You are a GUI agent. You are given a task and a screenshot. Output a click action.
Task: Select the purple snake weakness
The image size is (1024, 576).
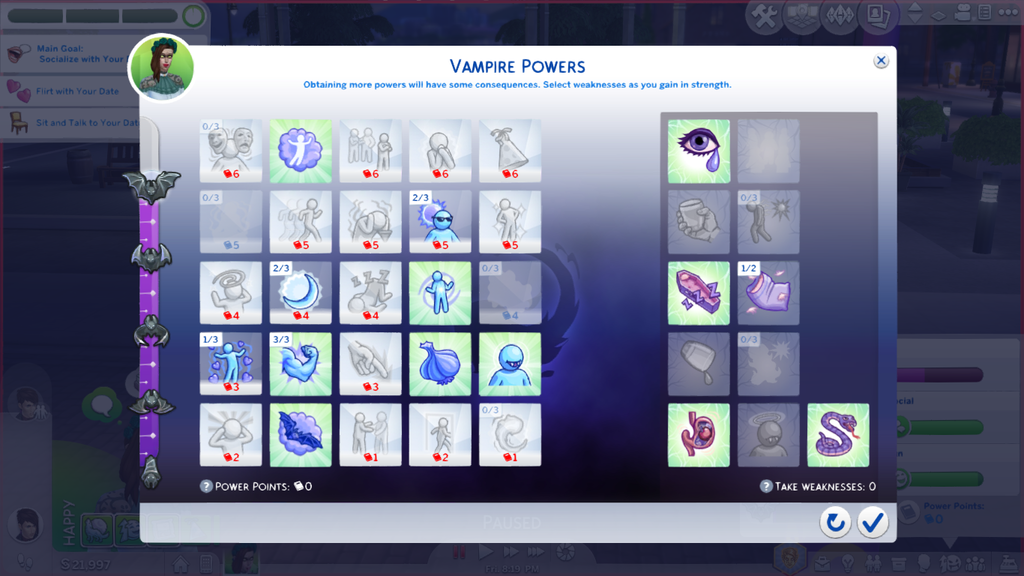(x=838, y=435)
